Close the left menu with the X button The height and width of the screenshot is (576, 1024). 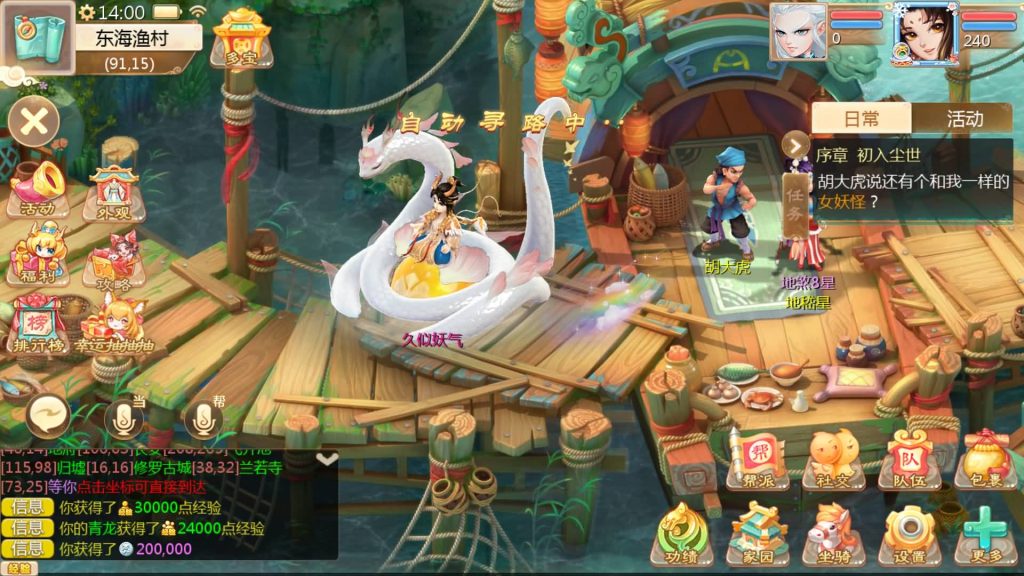(x=34, y=123)
